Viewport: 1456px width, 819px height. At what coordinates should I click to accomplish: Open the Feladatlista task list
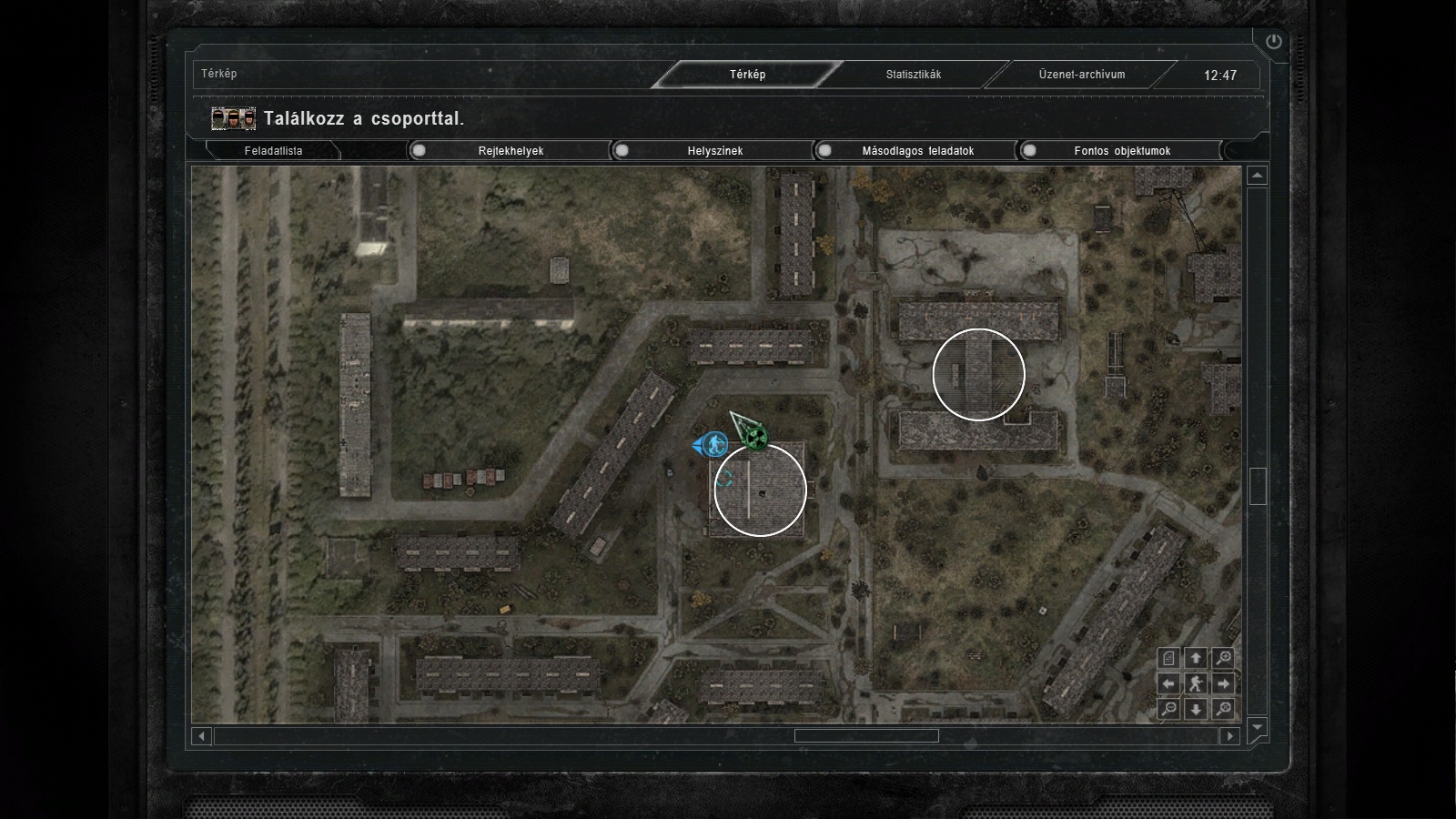[x=273, y=151]
